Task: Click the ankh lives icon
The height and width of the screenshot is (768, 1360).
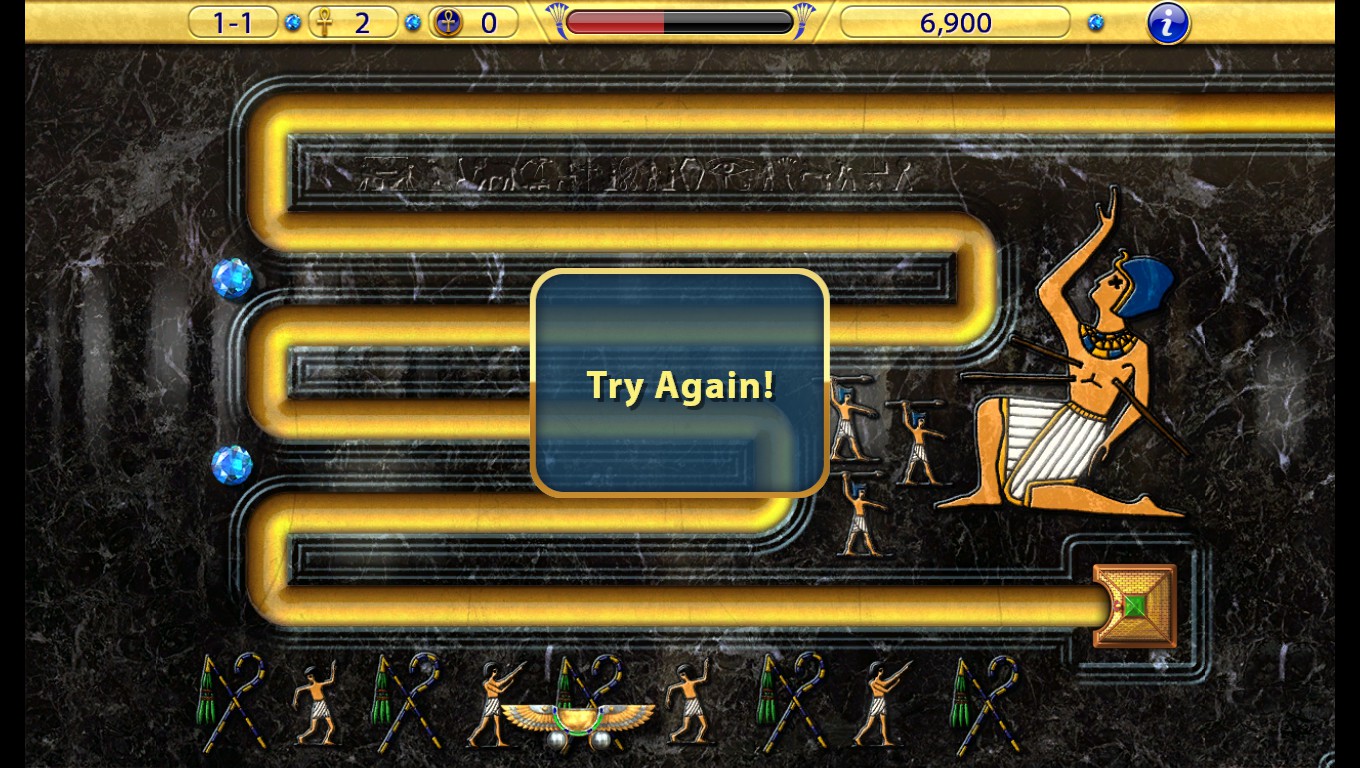Action: (x=325, y=22)
